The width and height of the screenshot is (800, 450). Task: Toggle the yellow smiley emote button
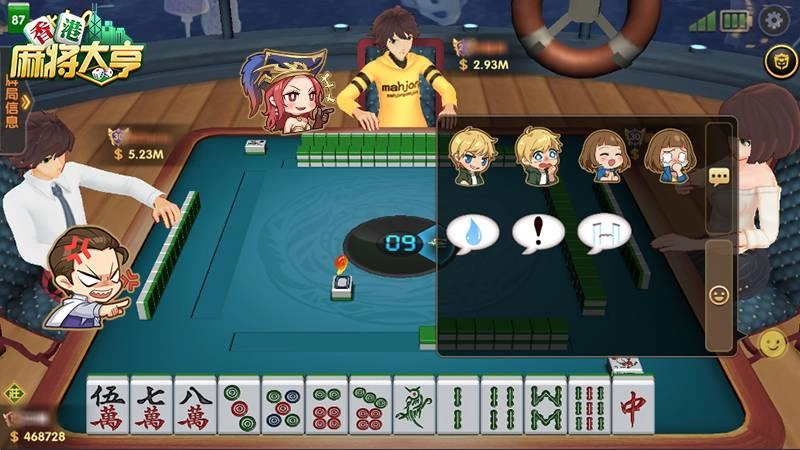(x=772, y=344)
